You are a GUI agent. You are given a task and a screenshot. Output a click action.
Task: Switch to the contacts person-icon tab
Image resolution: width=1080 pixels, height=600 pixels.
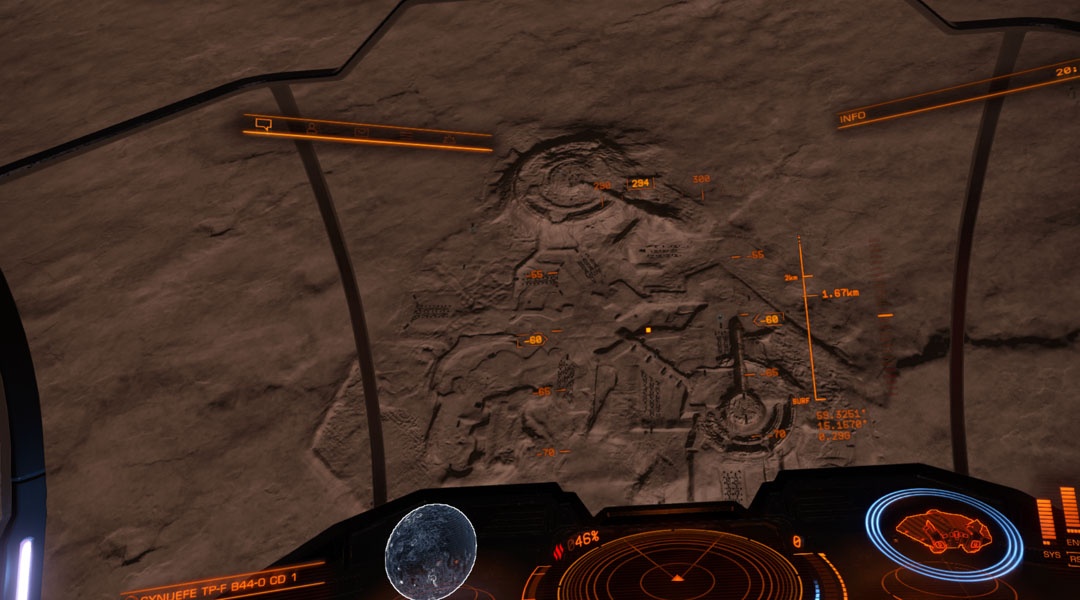click(x=312, y=128)
